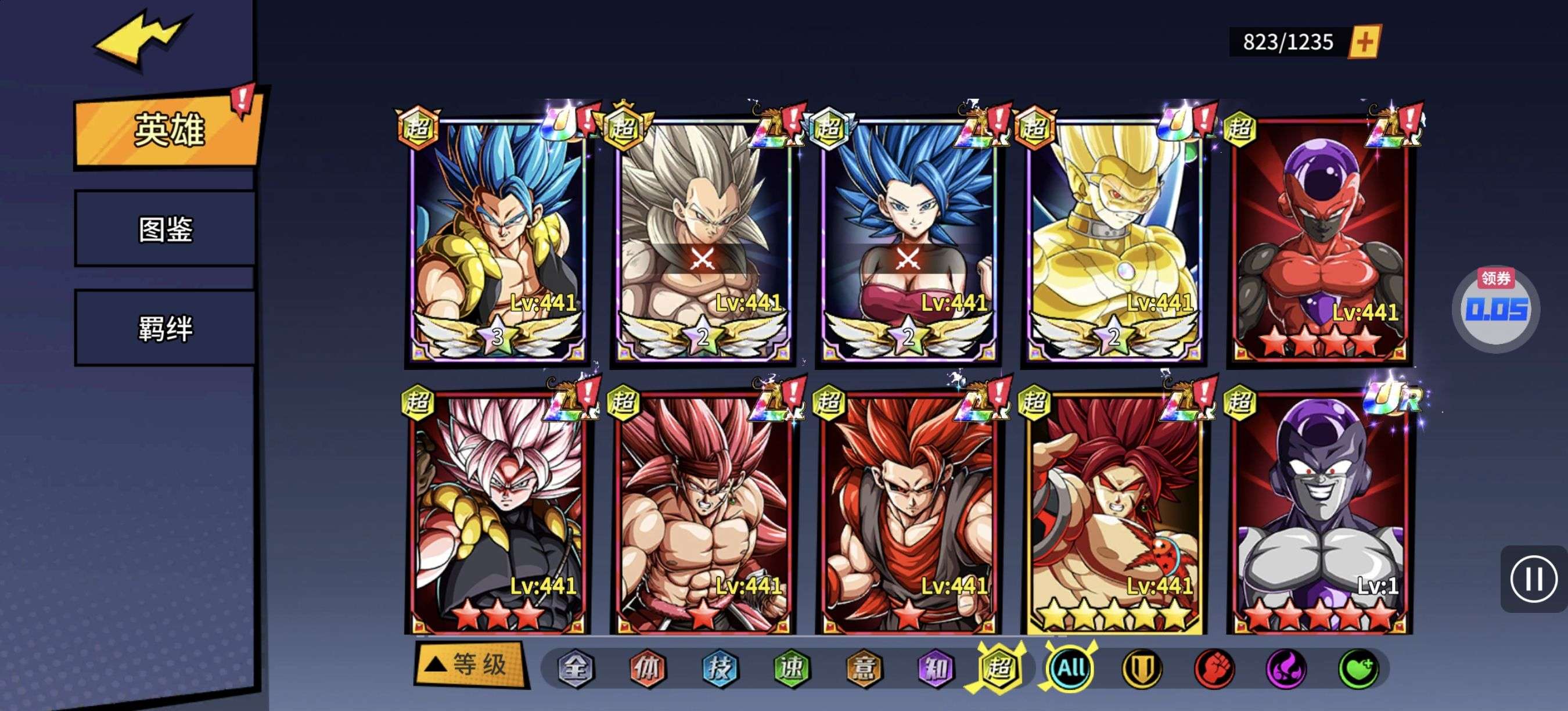The image size is (1568, 711).
Task: Open the 领券 0.05 coupon bubble
Action: tap(1496, 308)
